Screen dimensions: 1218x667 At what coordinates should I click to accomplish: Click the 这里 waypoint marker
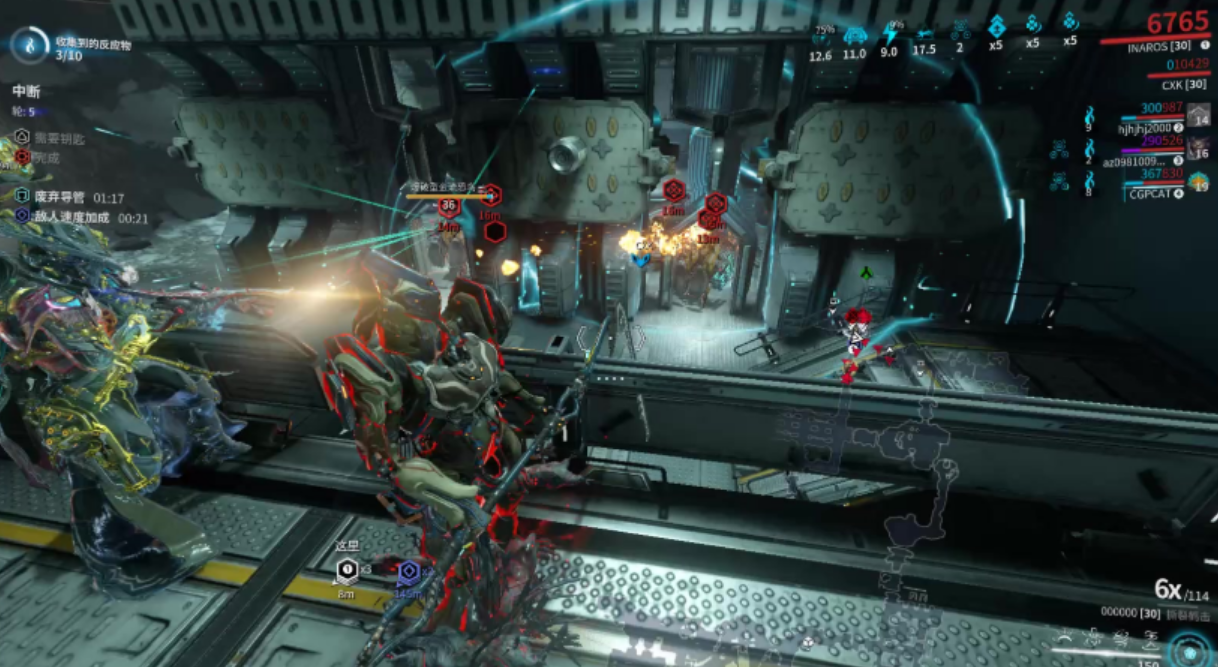(347, 571)
